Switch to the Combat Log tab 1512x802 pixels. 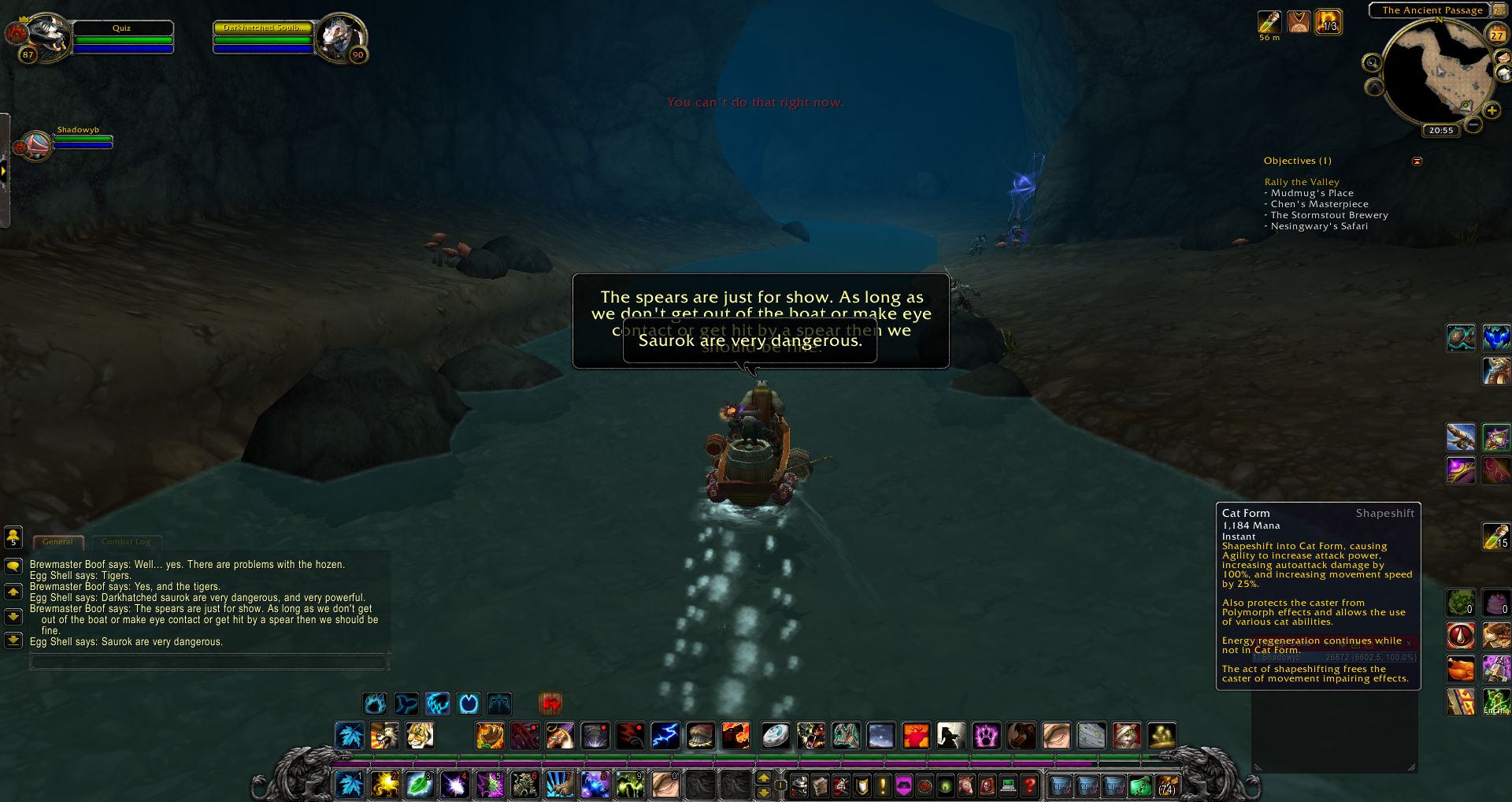coord(126,542)
